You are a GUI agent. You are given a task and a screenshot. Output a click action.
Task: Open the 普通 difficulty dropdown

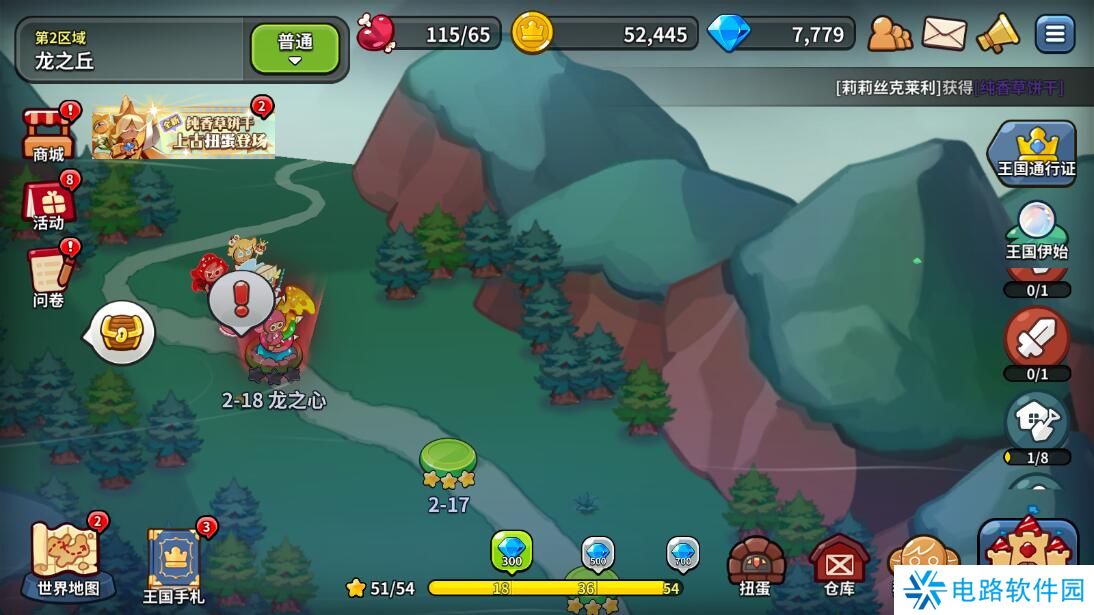pyautogui.click(x=294, y=48)
